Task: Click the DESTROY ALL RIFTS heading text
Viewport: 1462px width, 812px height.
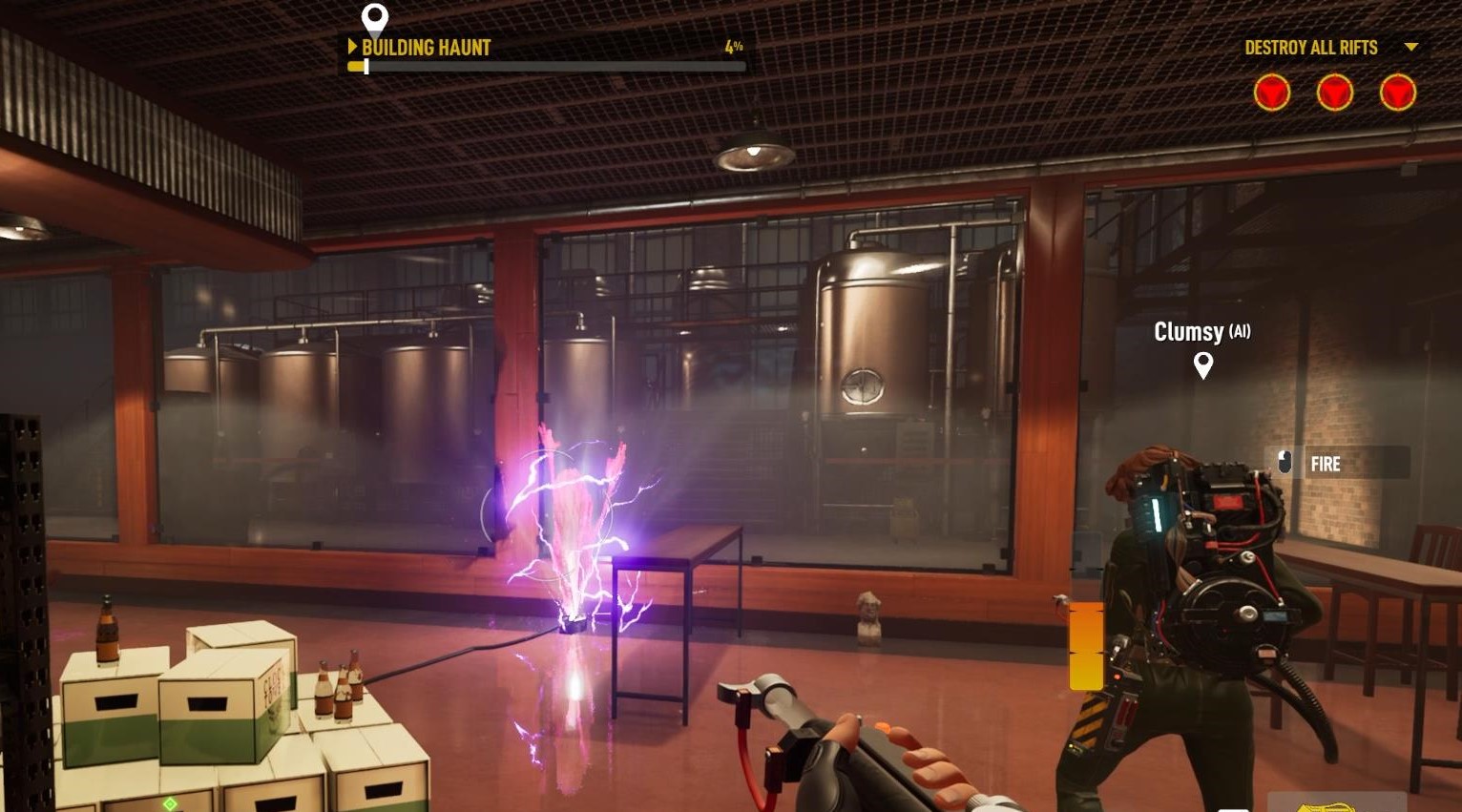Action: coord(1311,47)
